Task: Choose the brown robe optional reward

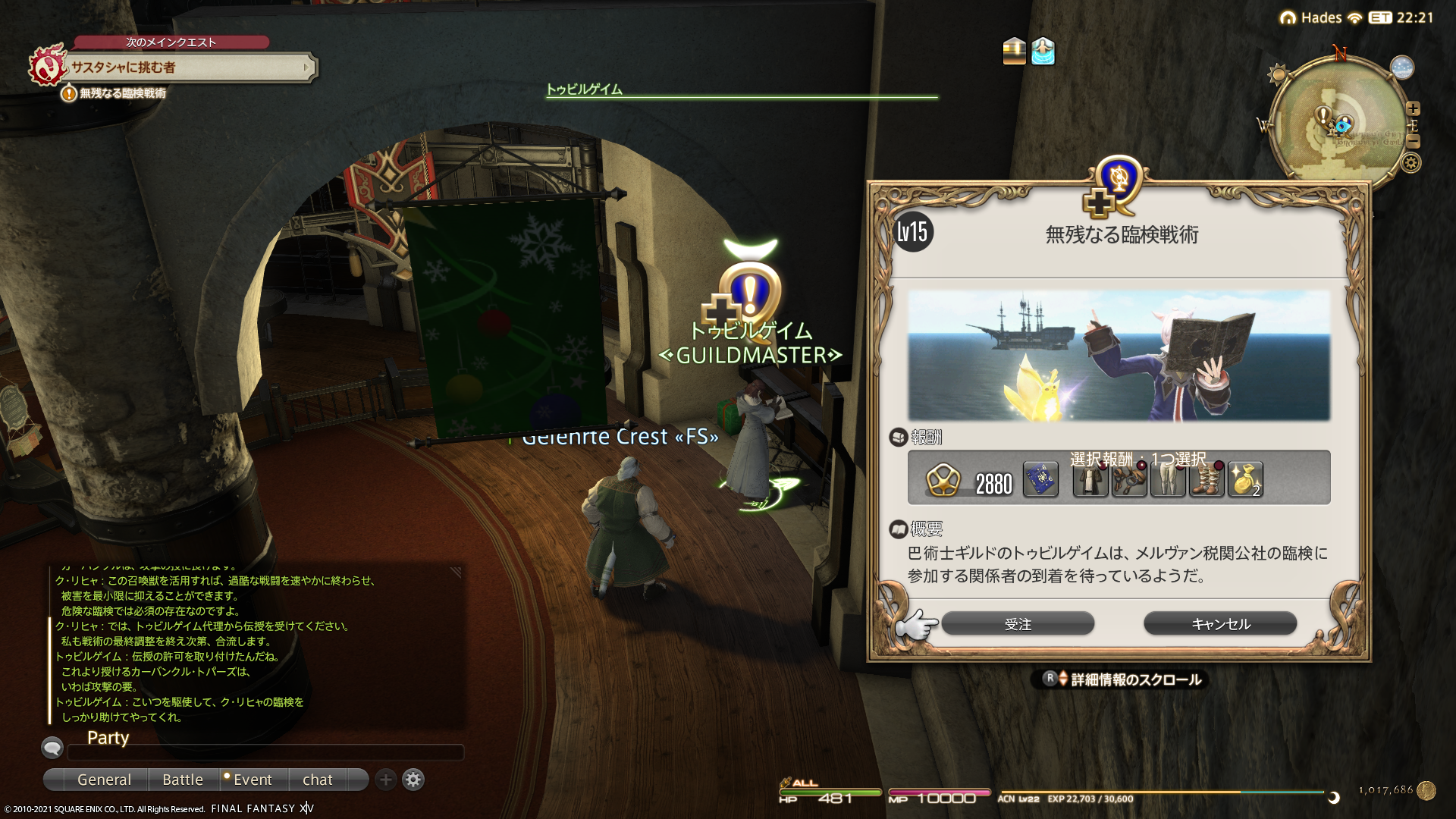Action: pos(1090,480)
